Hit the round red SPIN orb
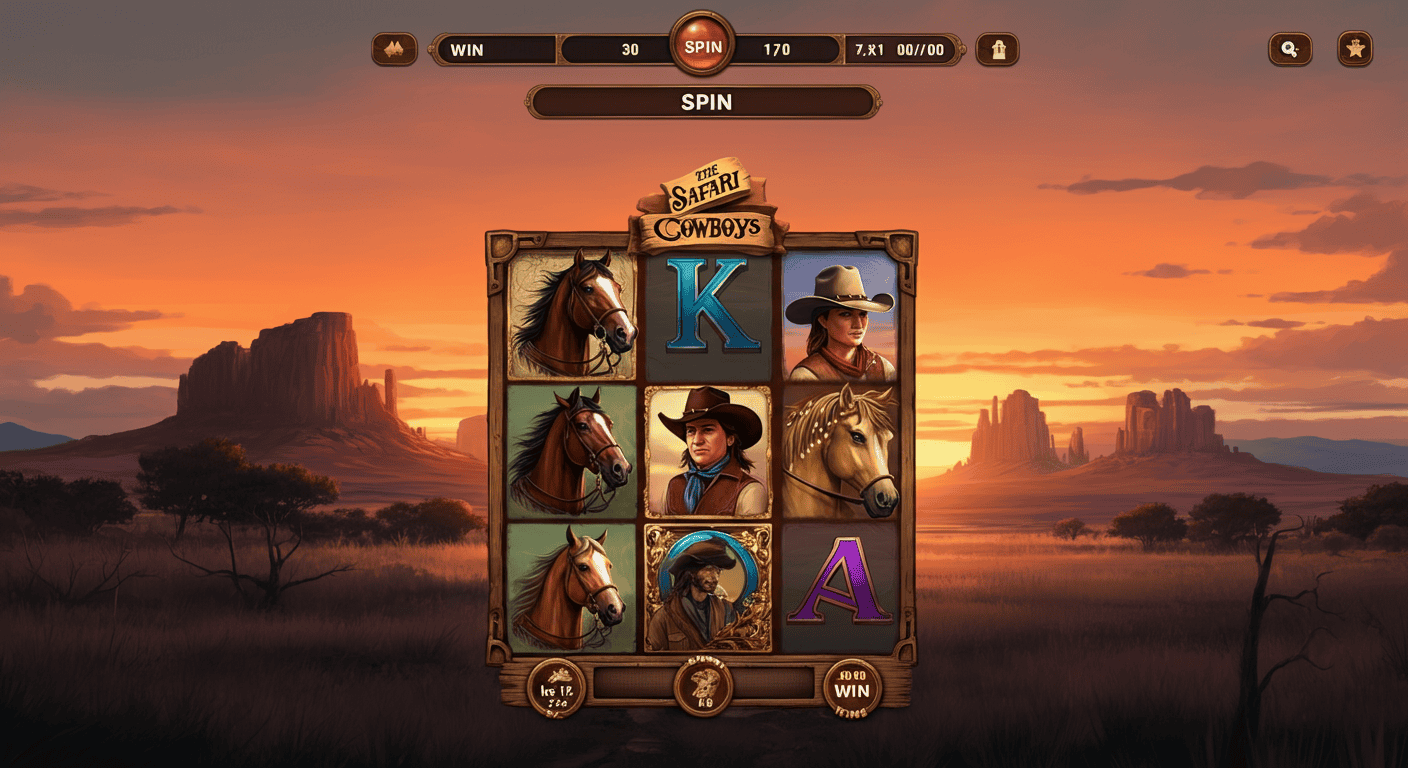This screenshot has height=768, width=1408. (x=702, y=46)
